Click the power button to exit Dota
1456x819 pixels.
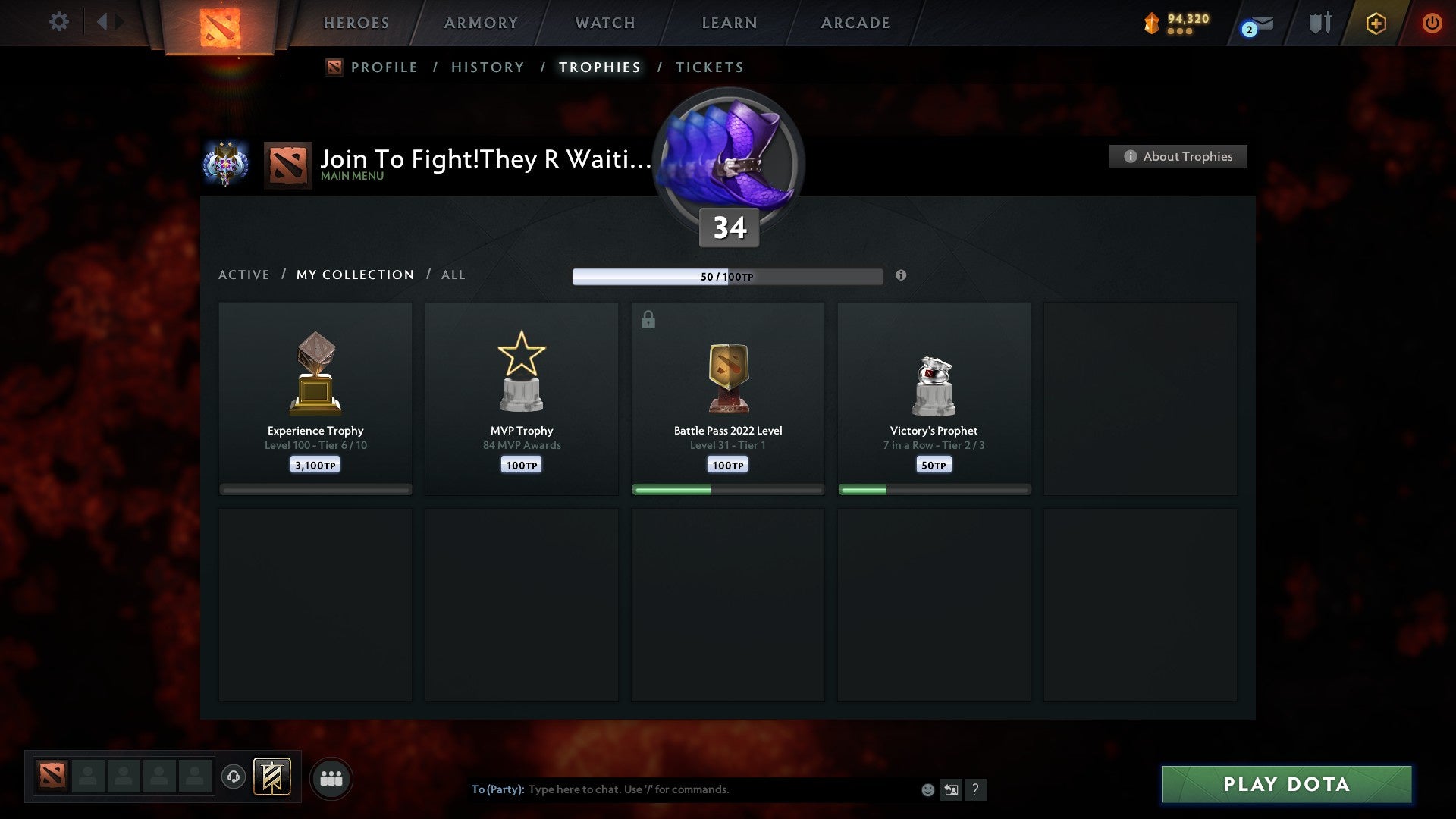(x=1432, y=23)
